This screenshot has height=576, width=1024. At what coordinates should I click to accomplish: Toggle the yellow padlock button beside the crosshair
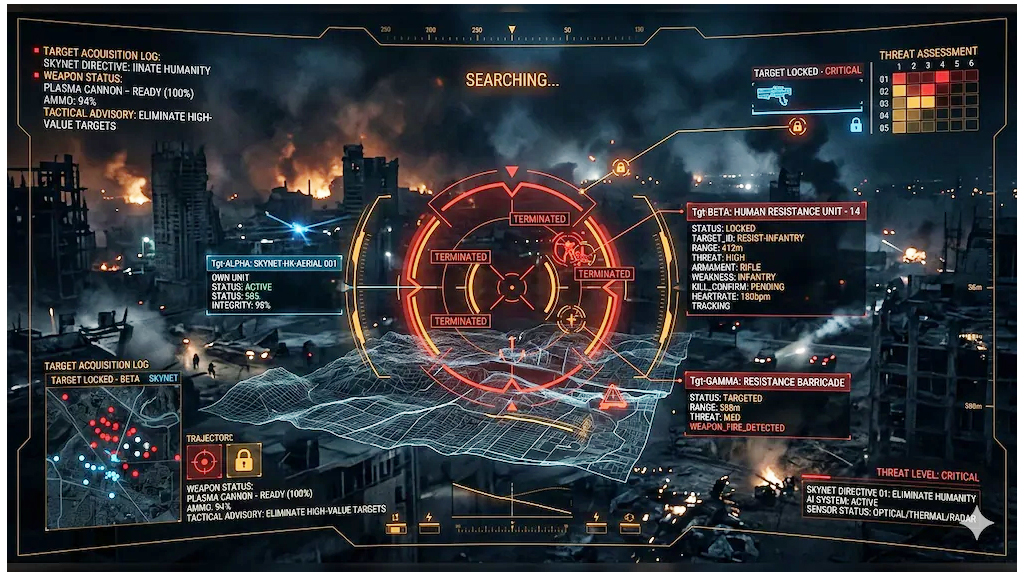pyautogui.click(x=243, y=462)
